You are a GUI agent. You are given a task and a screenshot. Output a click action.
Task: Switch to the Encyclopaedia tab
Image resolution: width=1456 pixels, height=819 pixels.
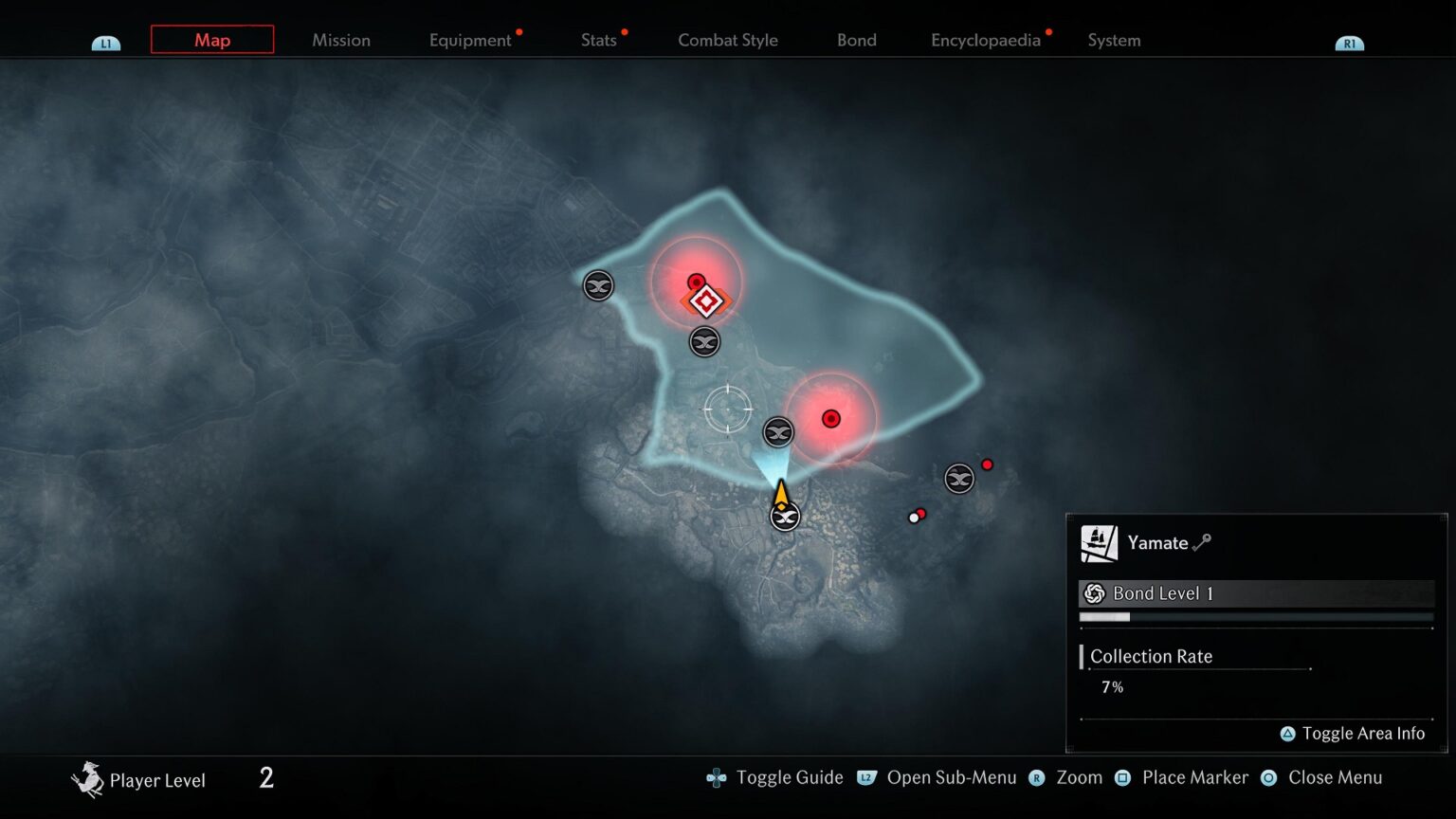tap(986, 40)
